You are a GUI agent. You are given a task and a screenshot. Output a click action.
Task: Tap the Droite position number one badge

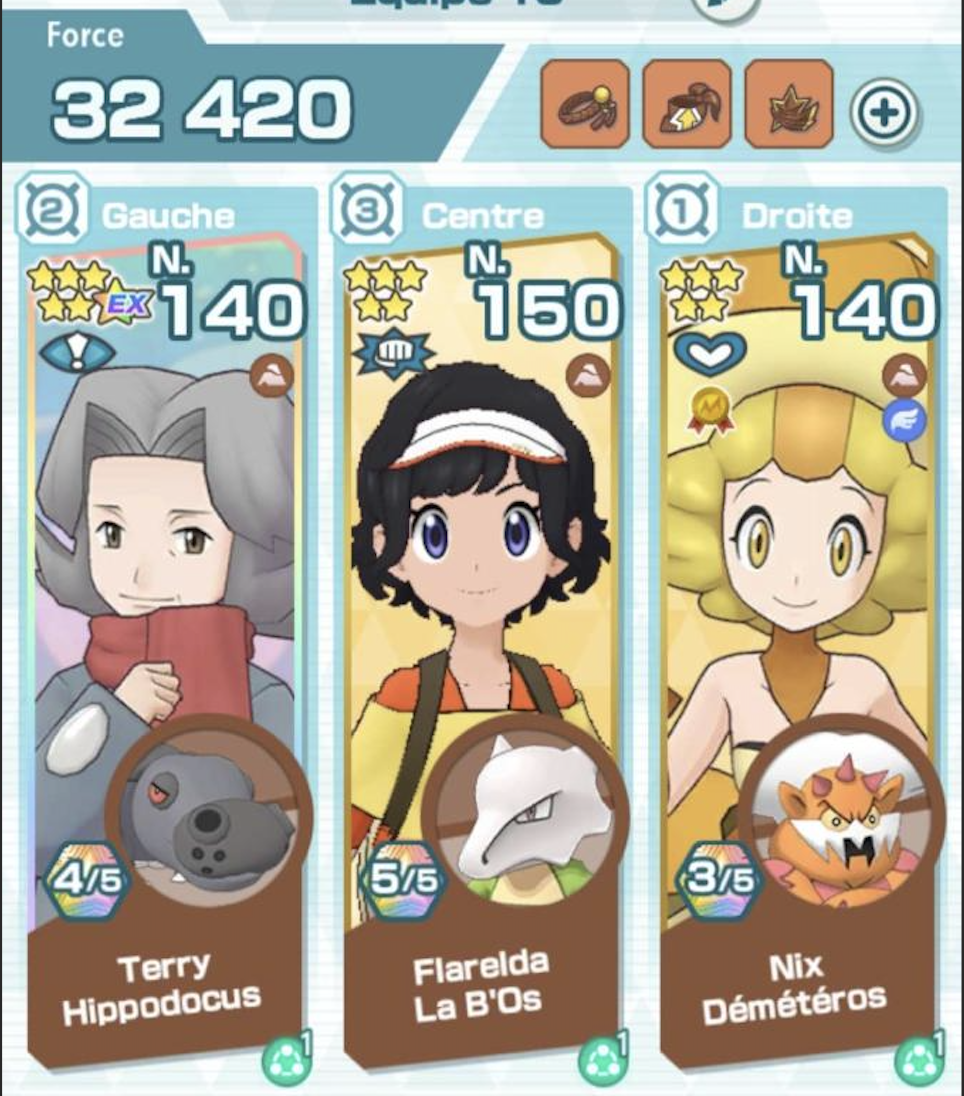click(x=683, y=214)
